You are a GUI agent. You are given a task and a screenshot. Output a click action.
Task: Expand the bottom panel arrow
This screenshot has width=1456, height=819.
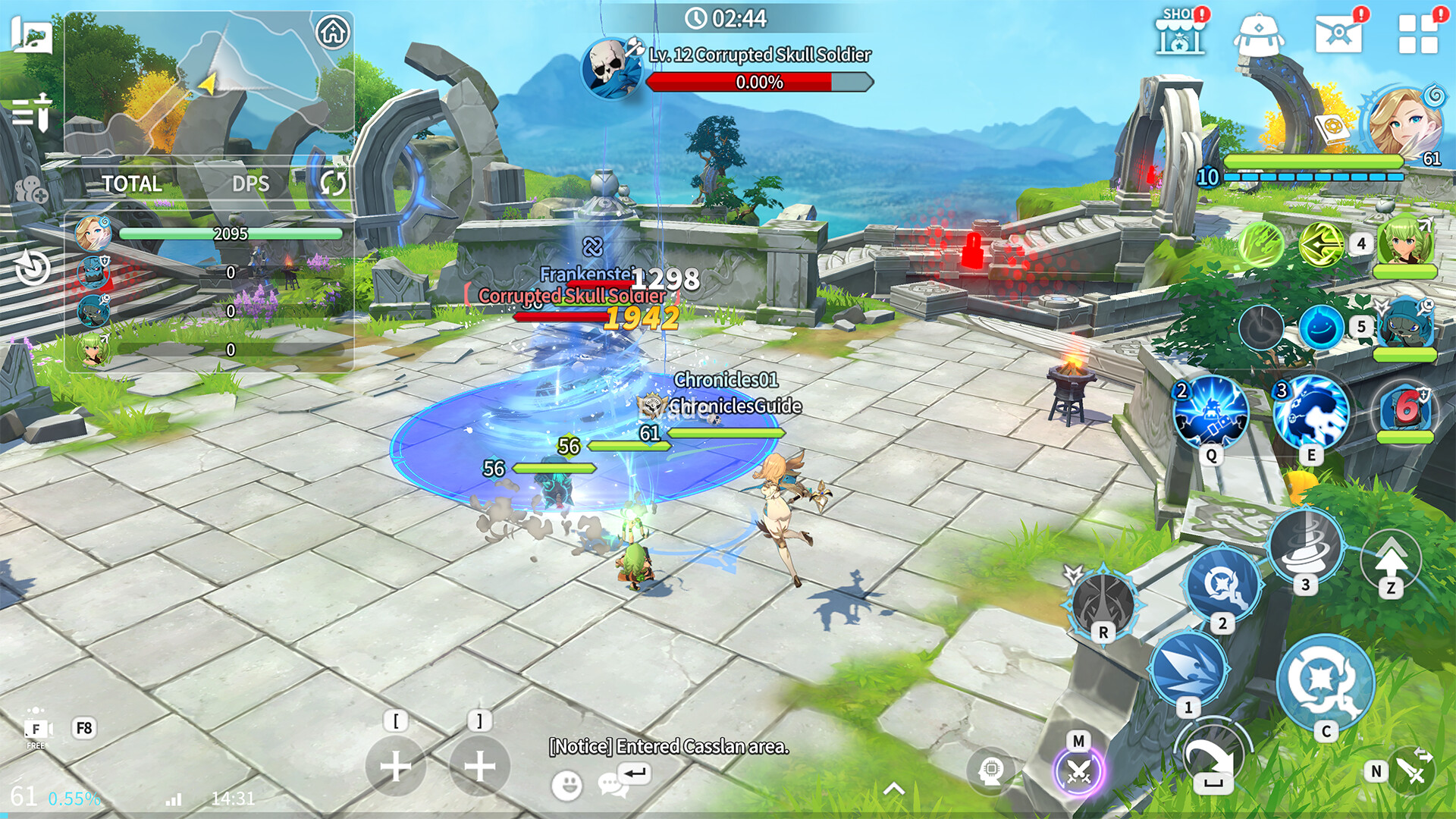click(x=894, y=789)
